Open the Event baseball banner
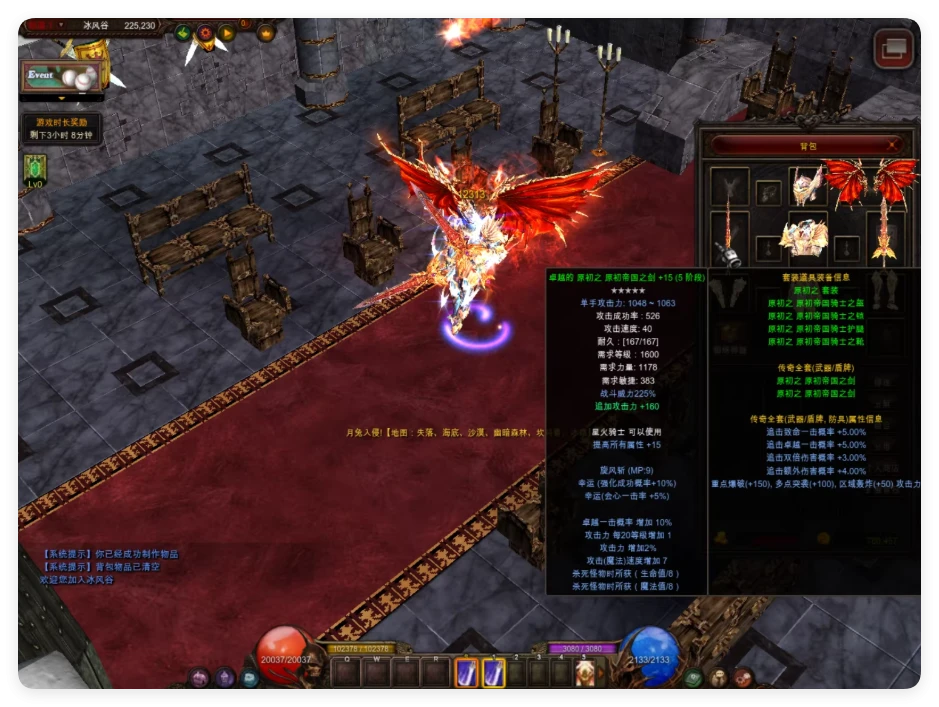Image resolution: width=939 pixels, height=707 pixels. 62,76
